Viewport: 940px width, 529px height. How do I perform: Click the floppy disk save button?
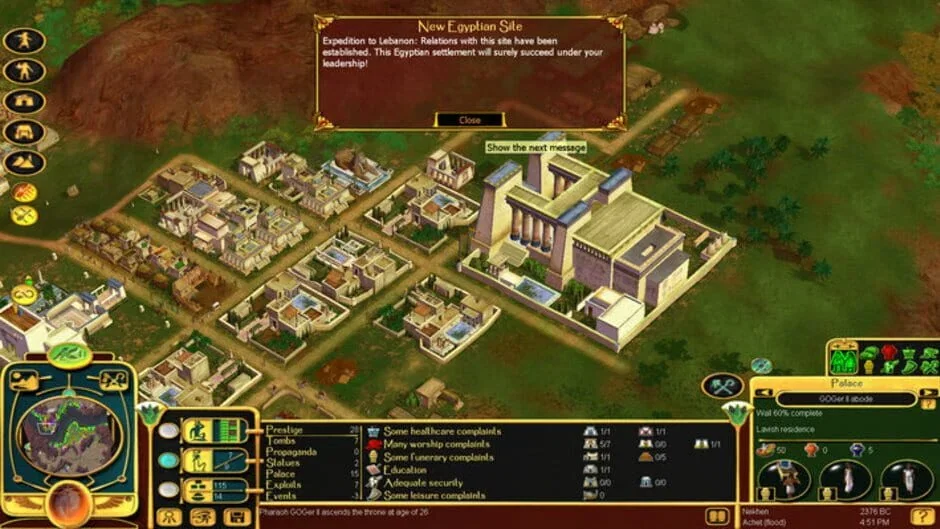[x=237, y=517]
